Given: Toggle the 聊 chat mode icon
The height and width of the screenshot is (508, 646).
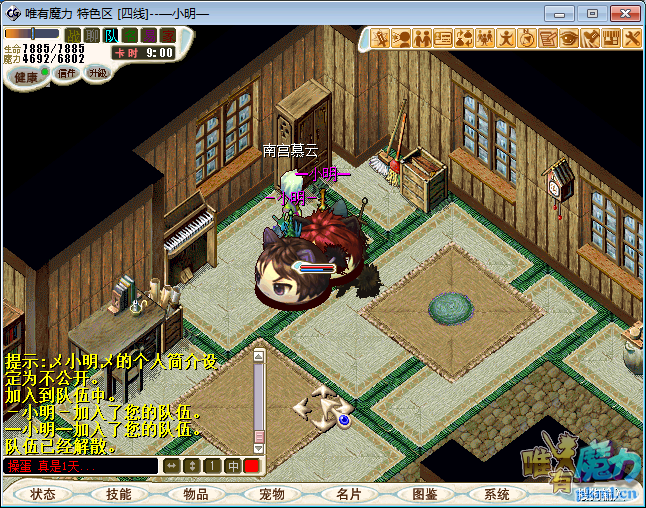Looking at the screenshot, I should point(92,36).
